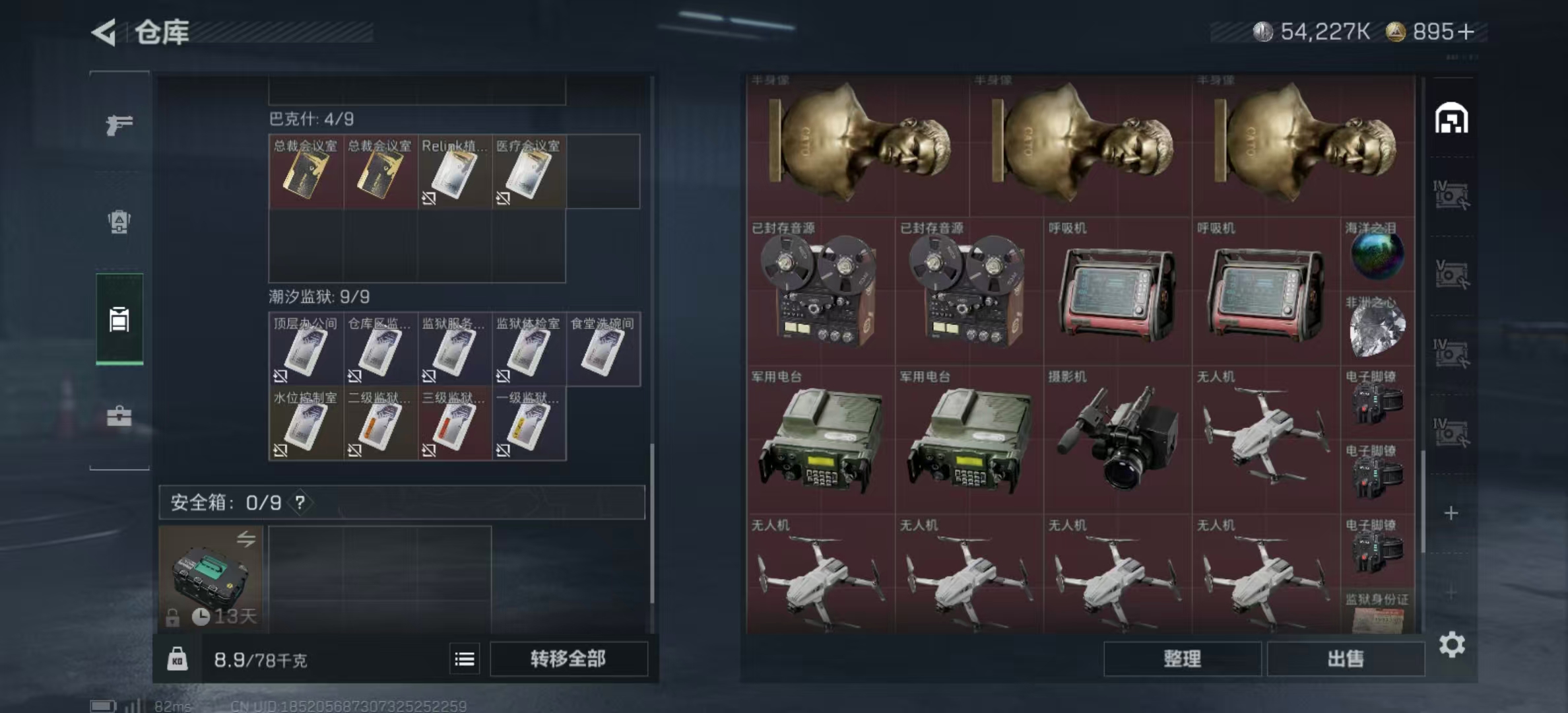Select the 摄影机 camera item
This screenshot has height=713, width=1568.
tap(1117, 439)
